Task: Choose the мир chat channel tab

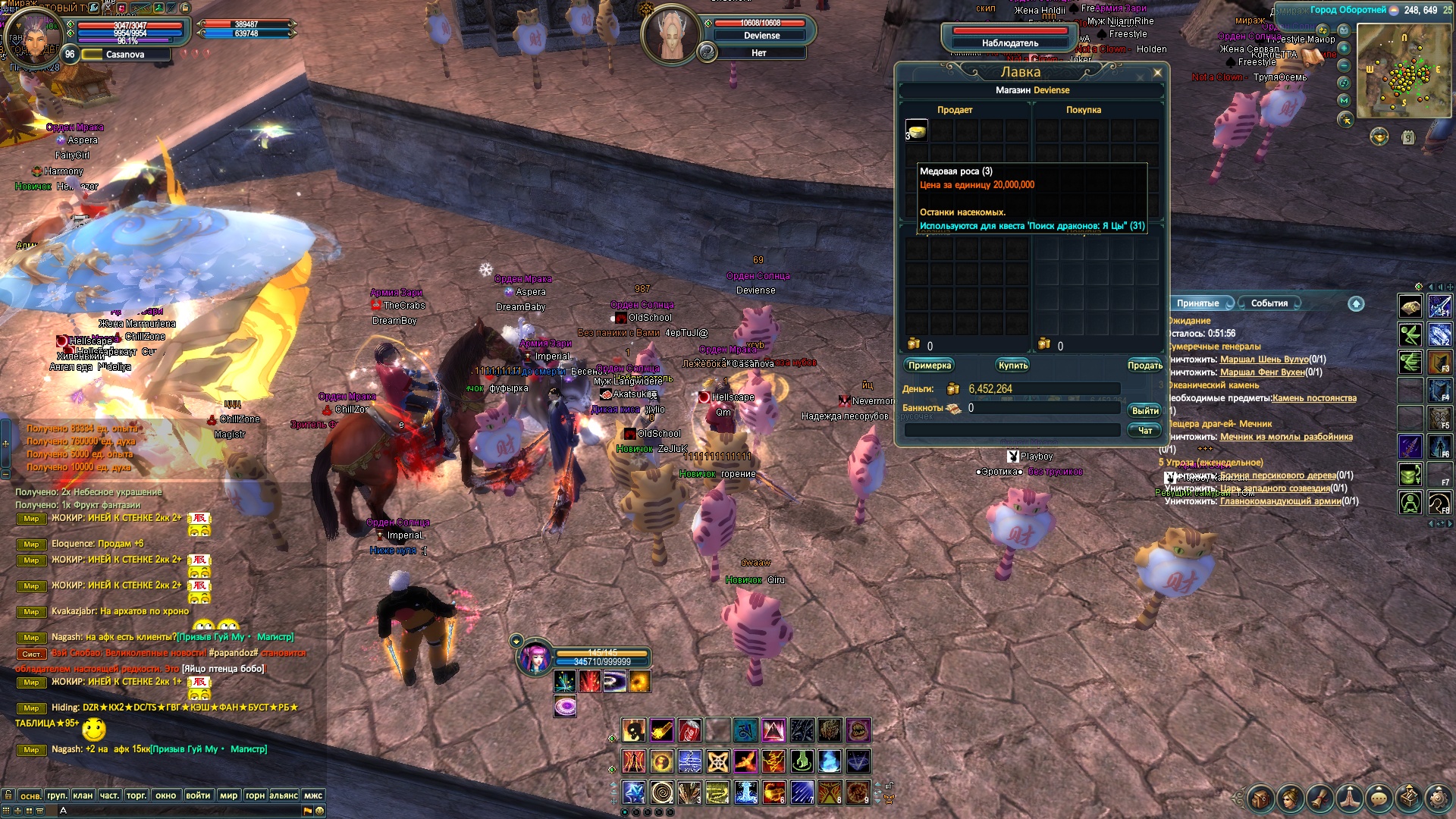Action: (228, 795)
